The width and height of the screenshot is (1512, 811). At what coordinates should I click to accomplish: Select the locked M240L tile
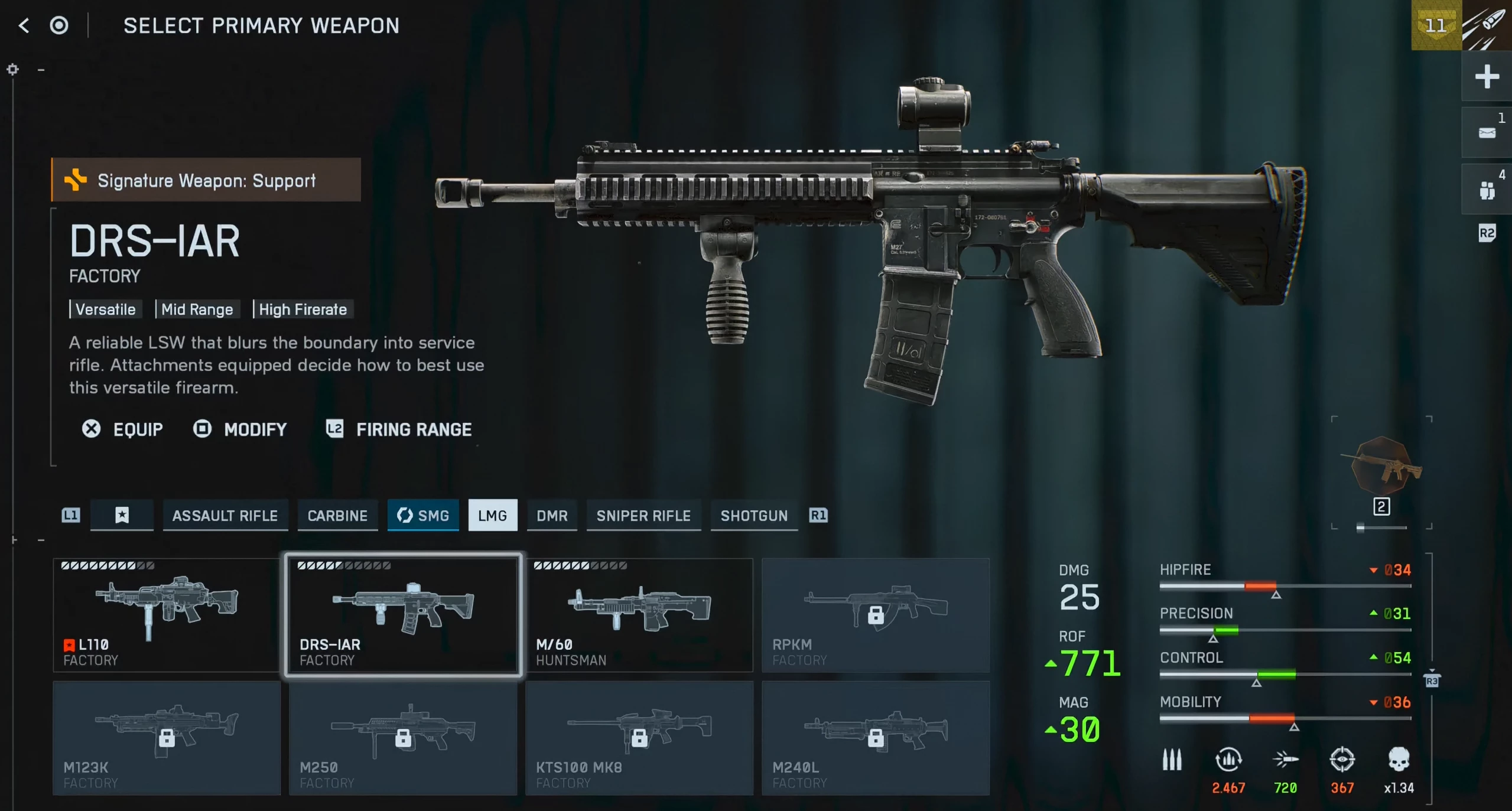coord(876,738)
